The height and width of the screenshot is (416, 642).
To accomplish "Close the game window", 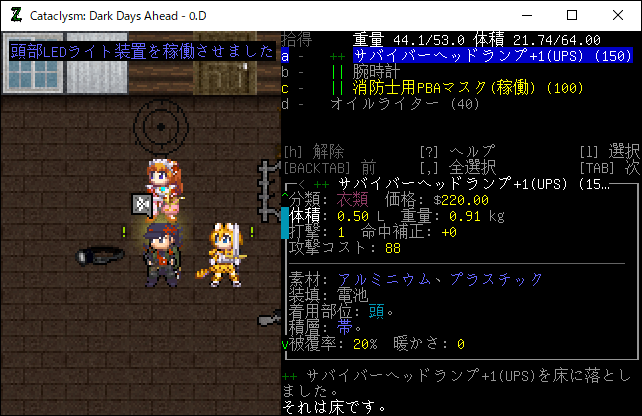I will coord(618,15).
